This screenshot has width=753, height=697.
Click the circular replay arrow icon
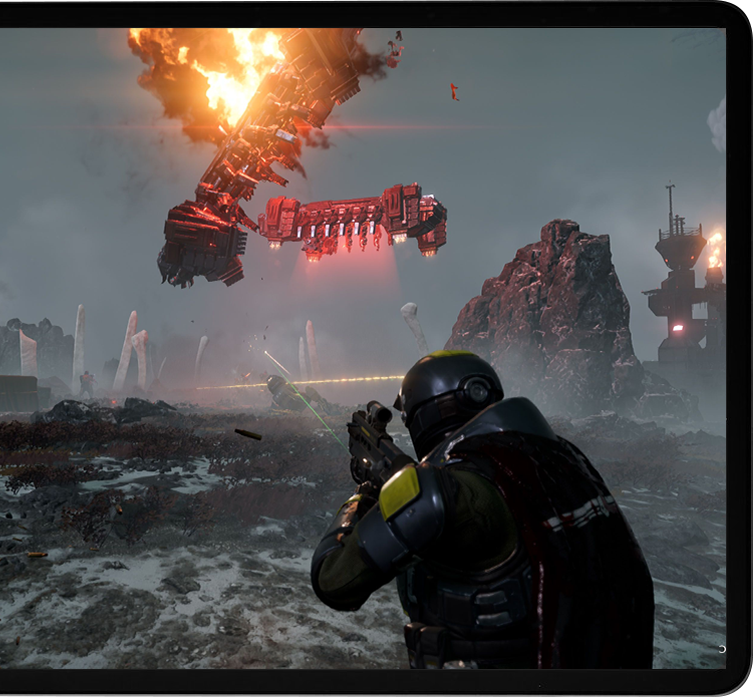(722, 649)
